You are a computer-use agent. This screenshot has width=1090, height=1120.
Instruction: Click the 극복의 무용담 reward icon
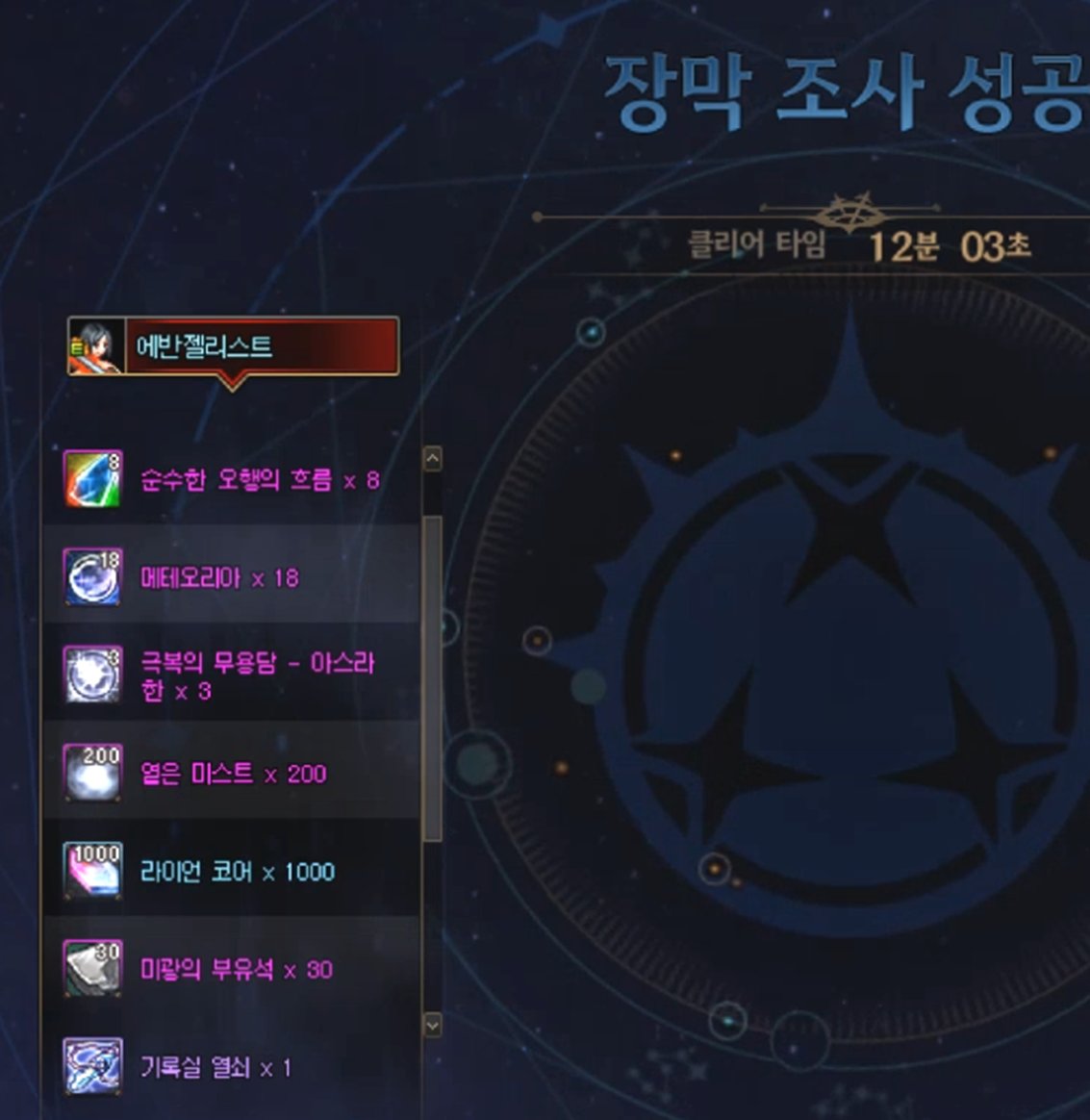92,674
